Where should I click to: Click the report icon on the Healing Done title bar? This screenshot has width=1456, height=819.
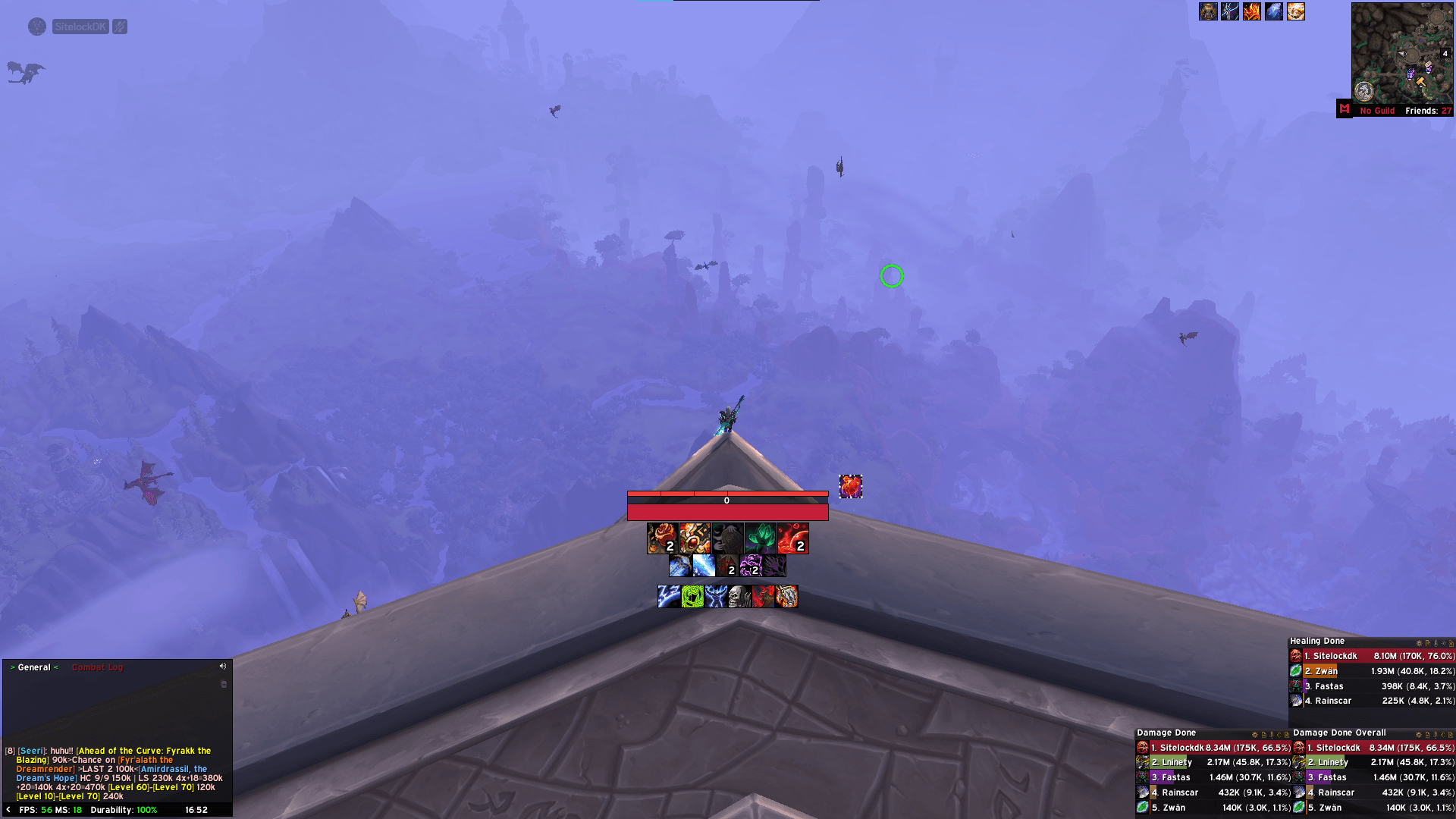point(1428,644)
